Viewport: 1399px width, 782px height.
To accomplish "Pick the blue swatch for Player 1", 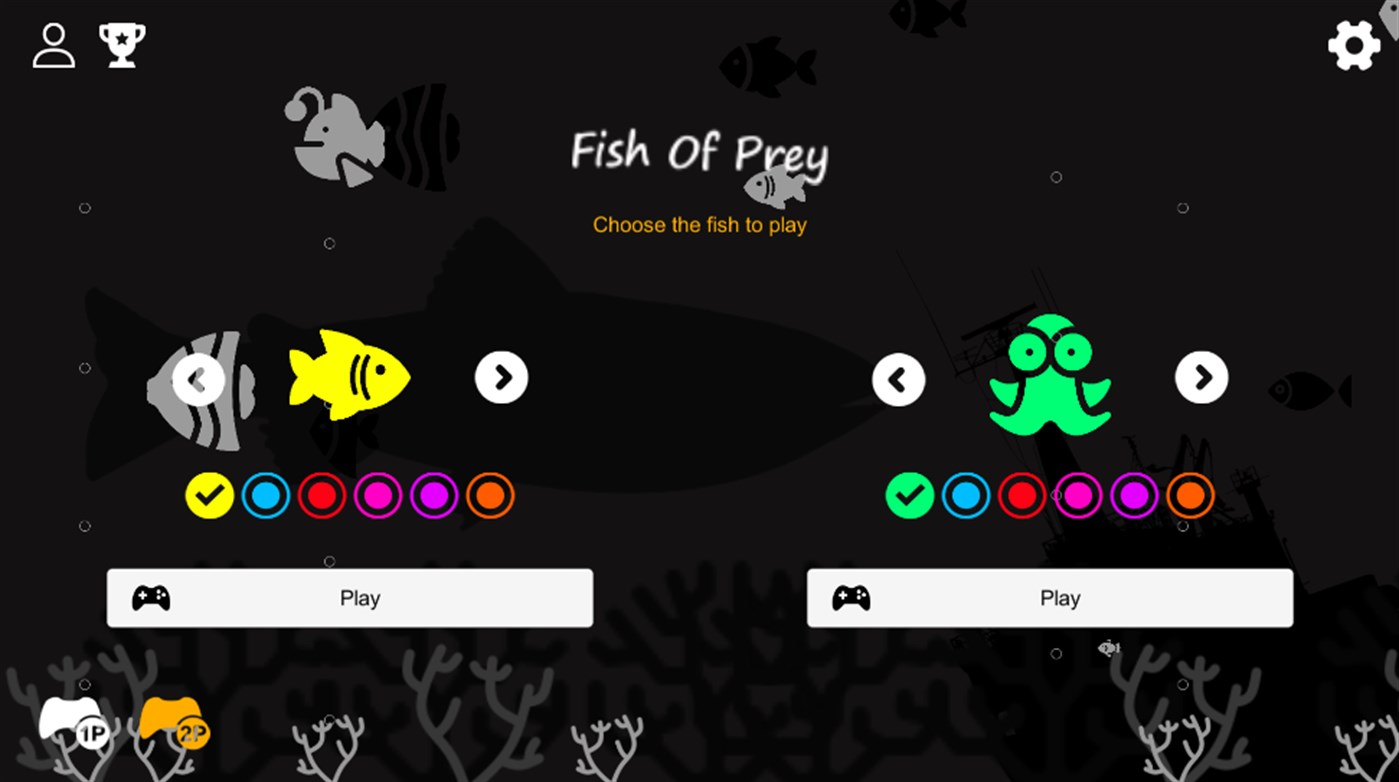I will (x=265, y=495).
